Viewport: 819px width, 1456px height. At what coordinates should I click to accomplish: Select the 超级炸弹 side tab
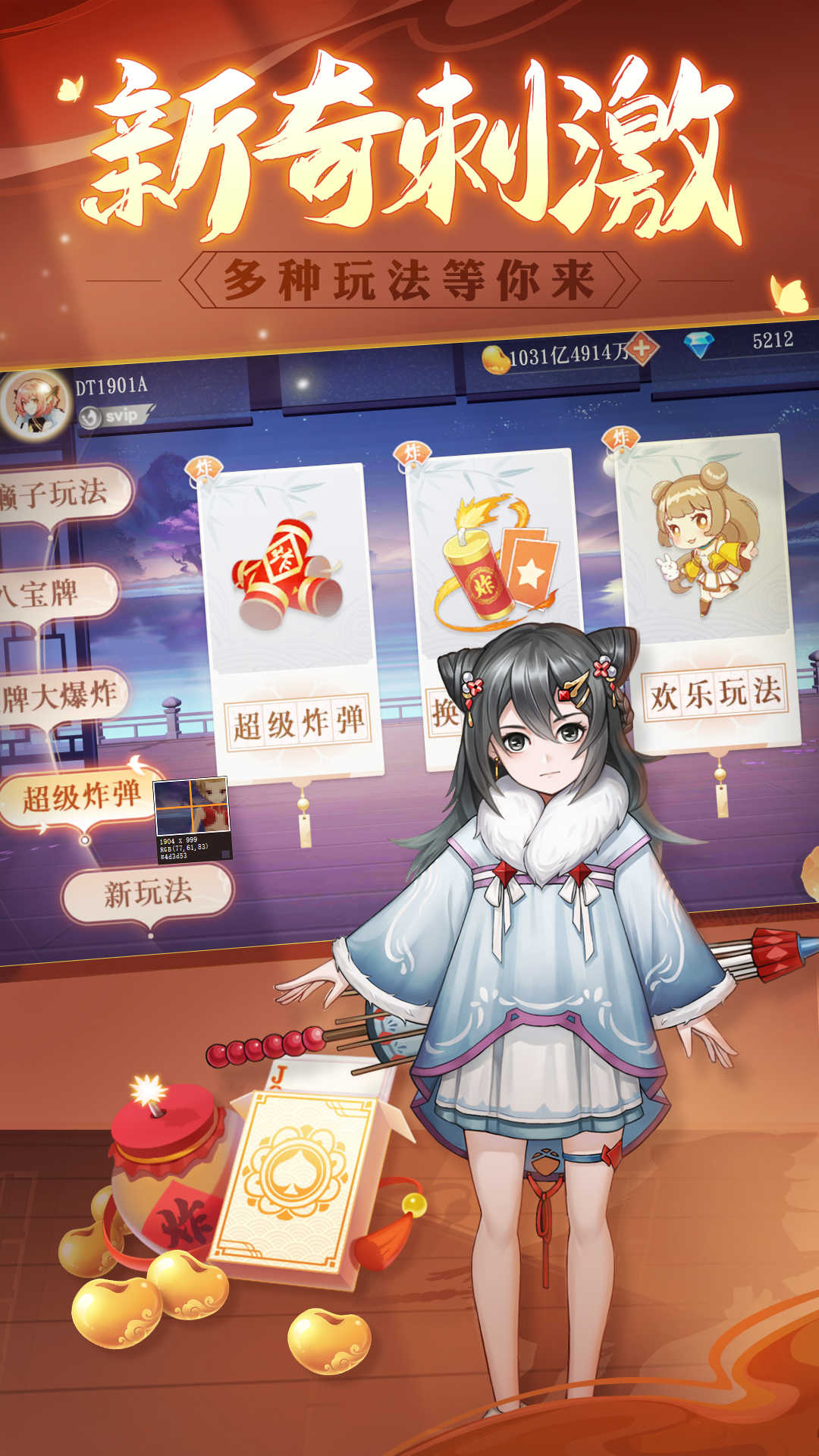[80, 796]
